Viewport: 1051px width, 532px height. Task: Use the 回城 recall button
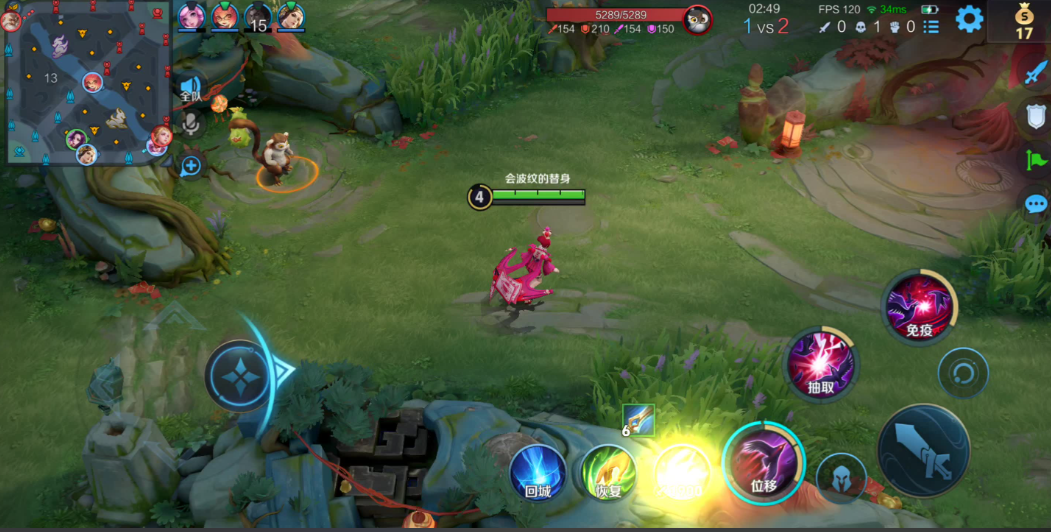click(537, 472)
